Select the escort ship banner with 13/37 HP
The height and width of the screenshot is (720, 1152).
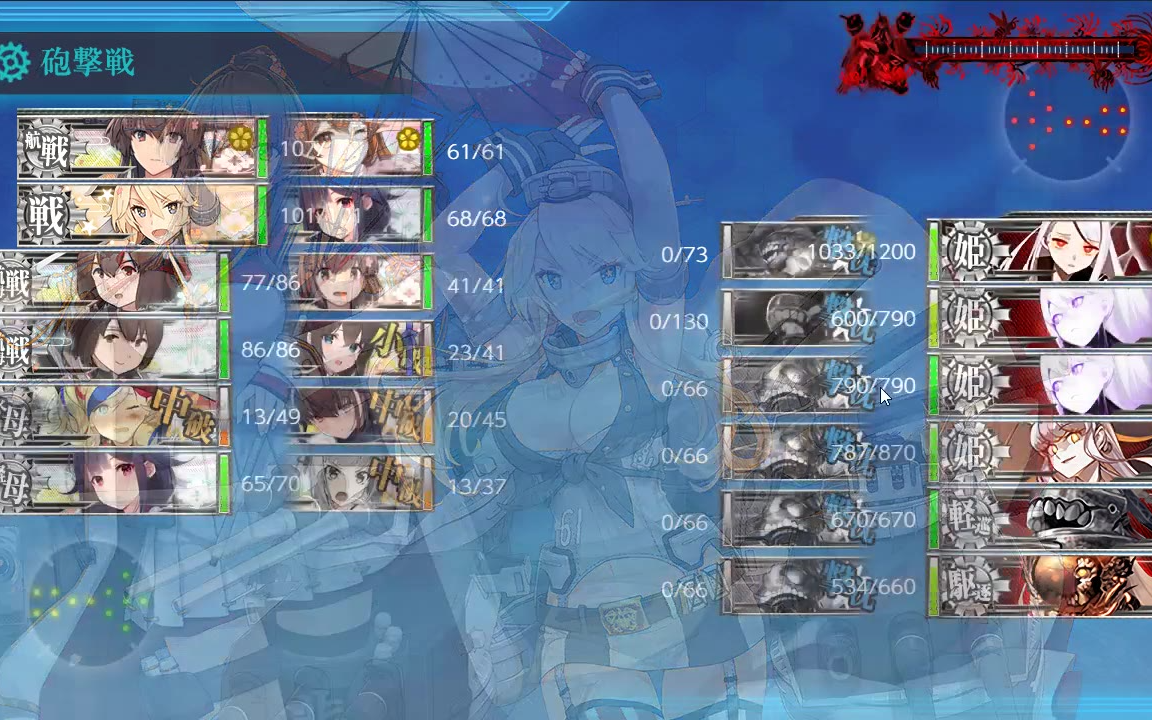[x=358, y=483]
